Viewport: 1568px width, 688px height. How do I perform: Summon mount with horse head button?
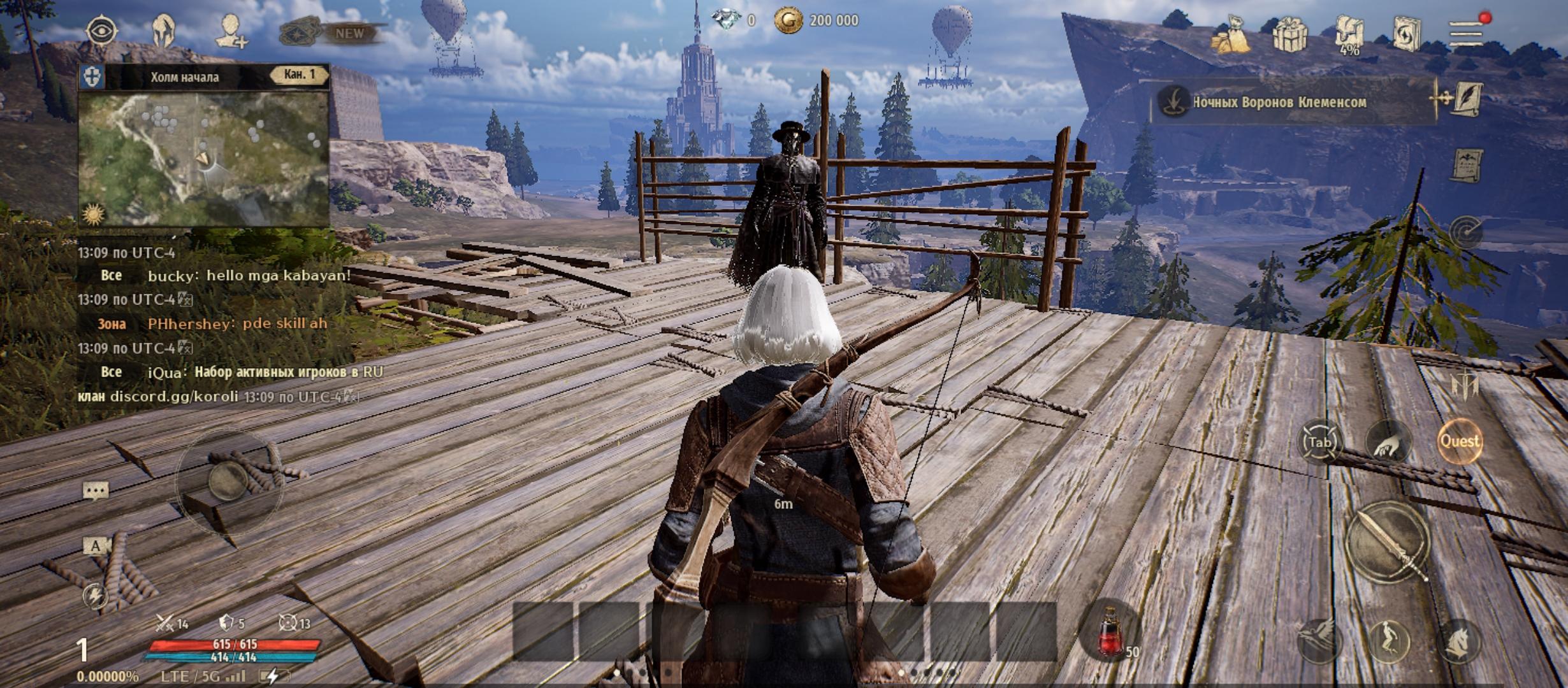[1458, 641]
